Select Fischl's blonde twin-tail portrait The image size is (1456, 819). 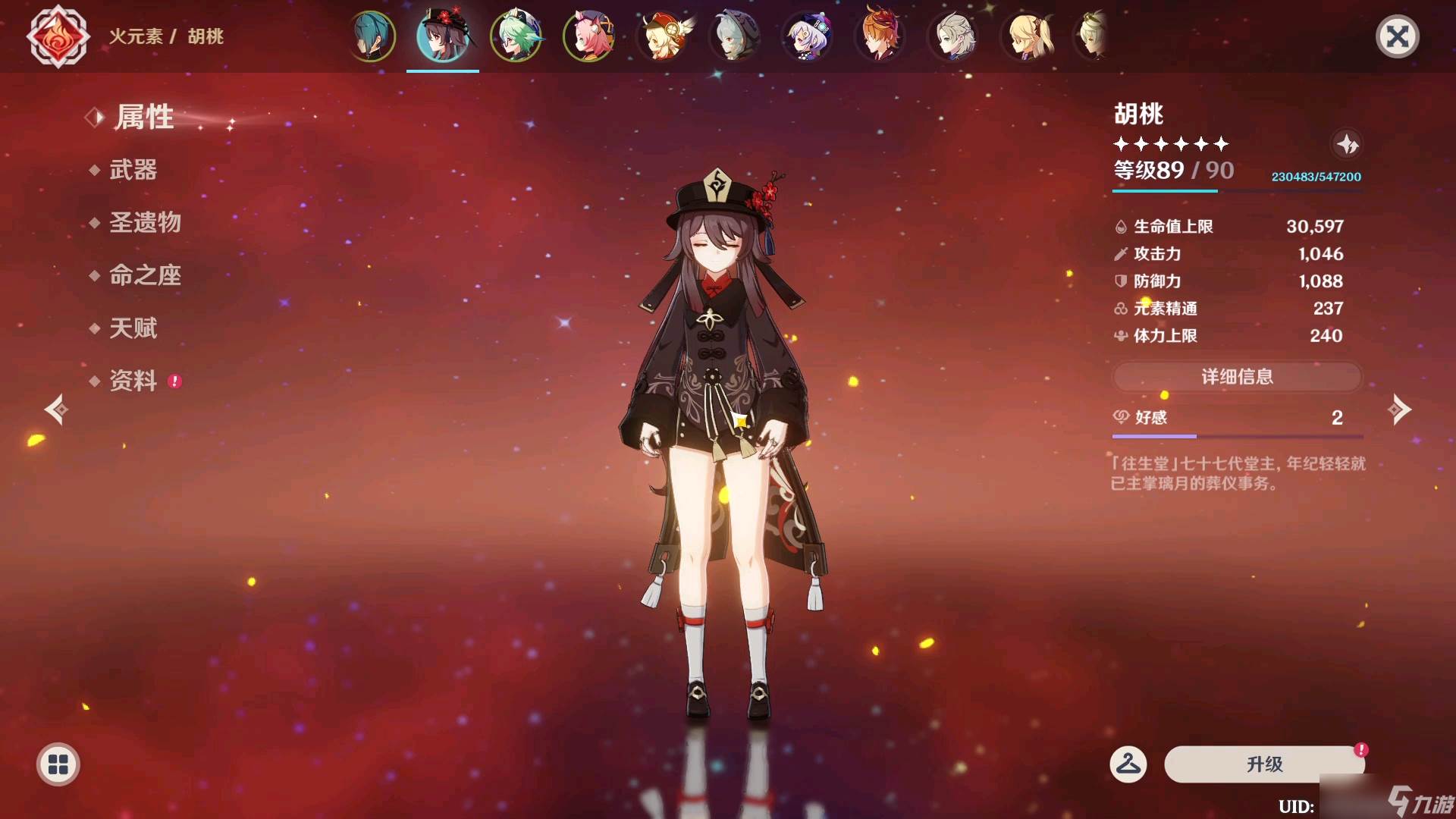(1027, 36)
